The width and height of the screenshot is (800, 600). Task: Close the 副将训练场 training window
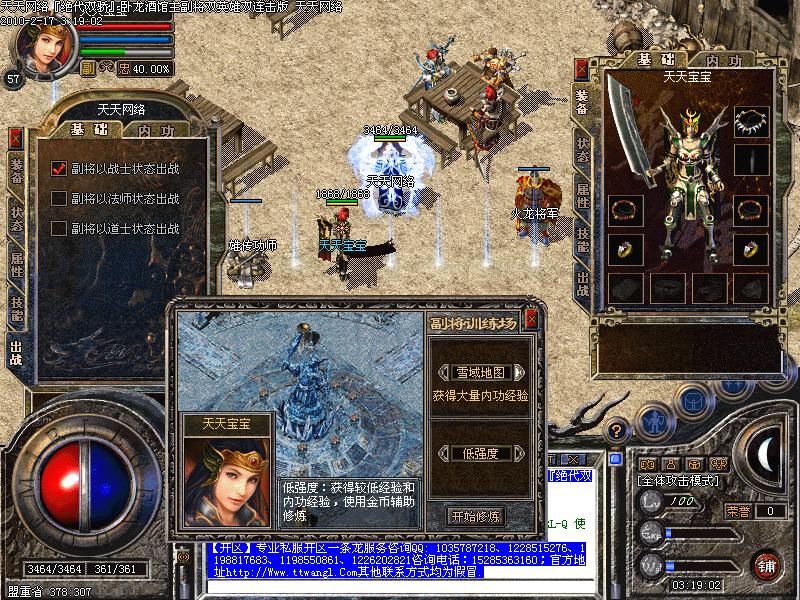point(531,320)
